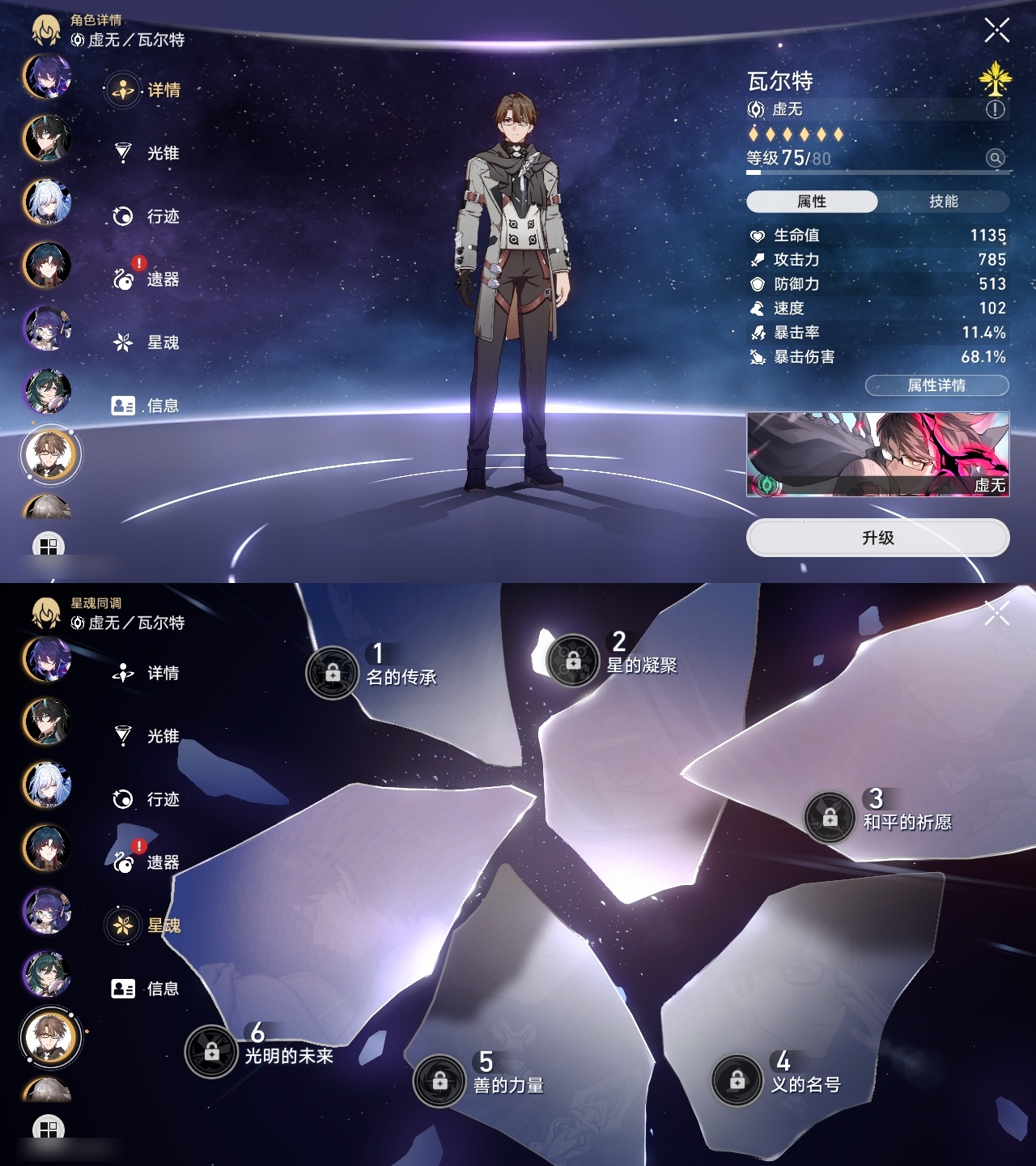Switch to the 技能 tab
This screenshot has width=1036, height=1166.
point(943,202)
